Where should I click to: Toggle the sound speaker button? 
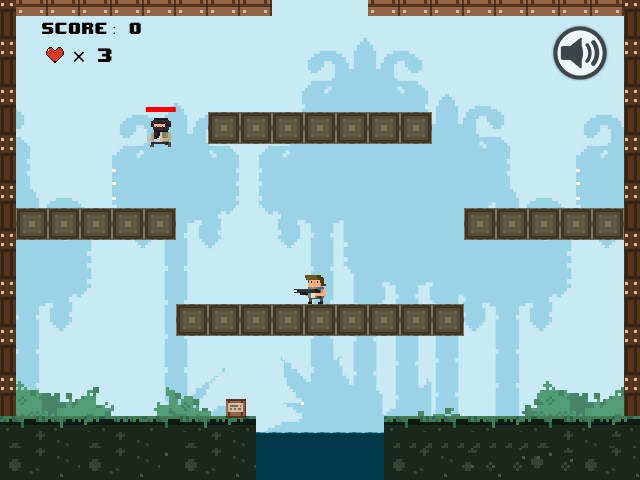pos(580,53)
